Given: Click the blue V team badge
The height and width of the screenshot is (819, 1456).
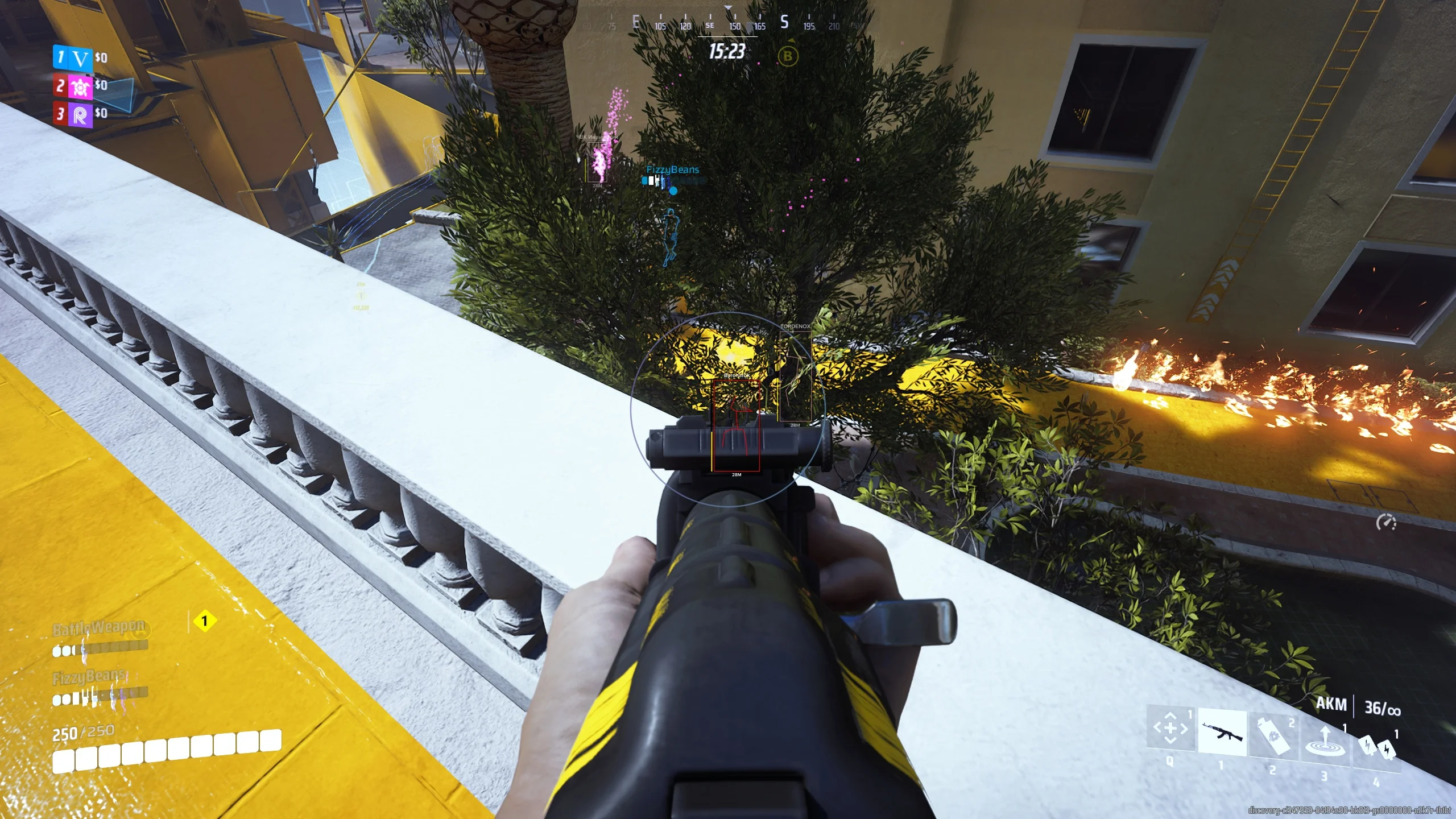Looking at the screenshot, I should click(x=81, y=58).
